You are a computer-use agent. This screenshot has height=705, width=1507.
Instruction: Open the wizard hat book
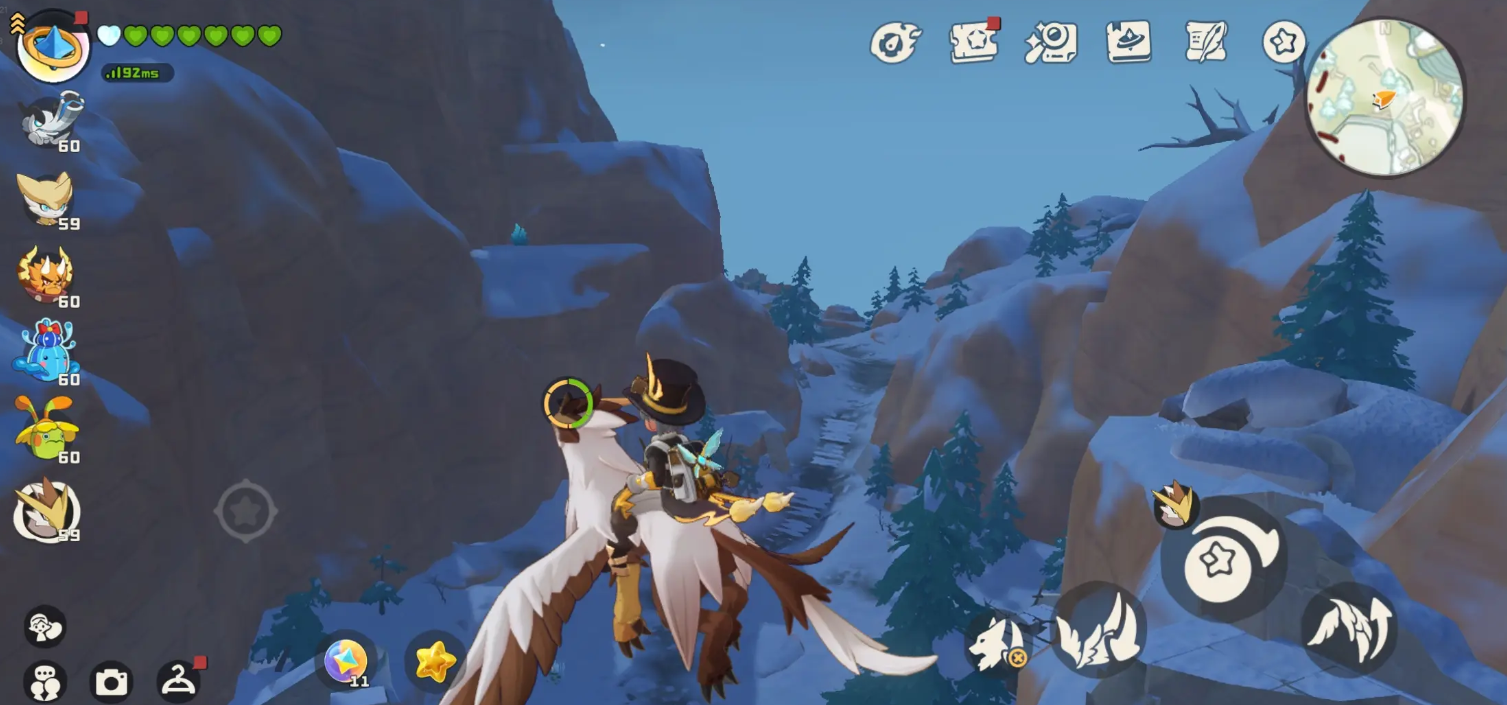[x=1129, y=42]
